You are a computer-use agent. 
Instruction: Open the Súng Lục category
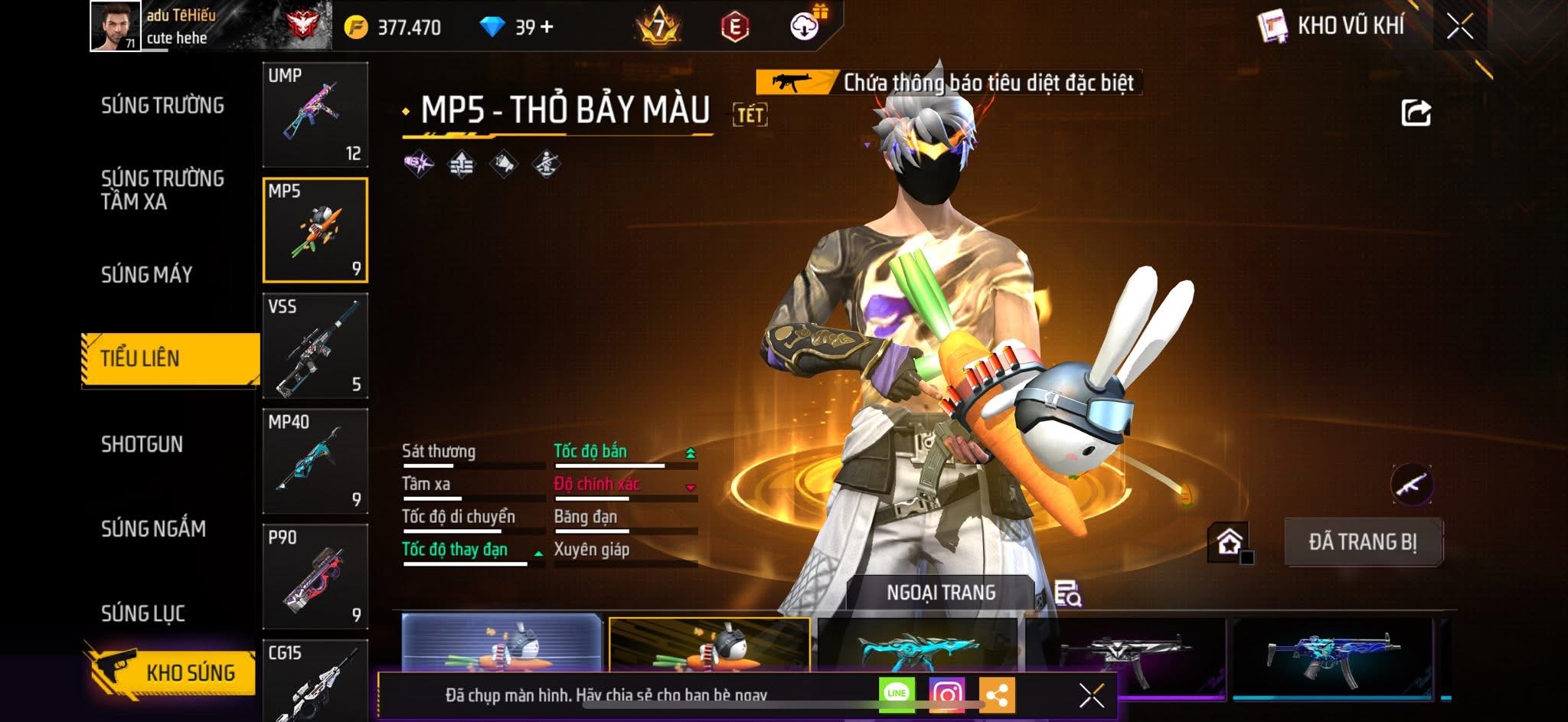143,613
